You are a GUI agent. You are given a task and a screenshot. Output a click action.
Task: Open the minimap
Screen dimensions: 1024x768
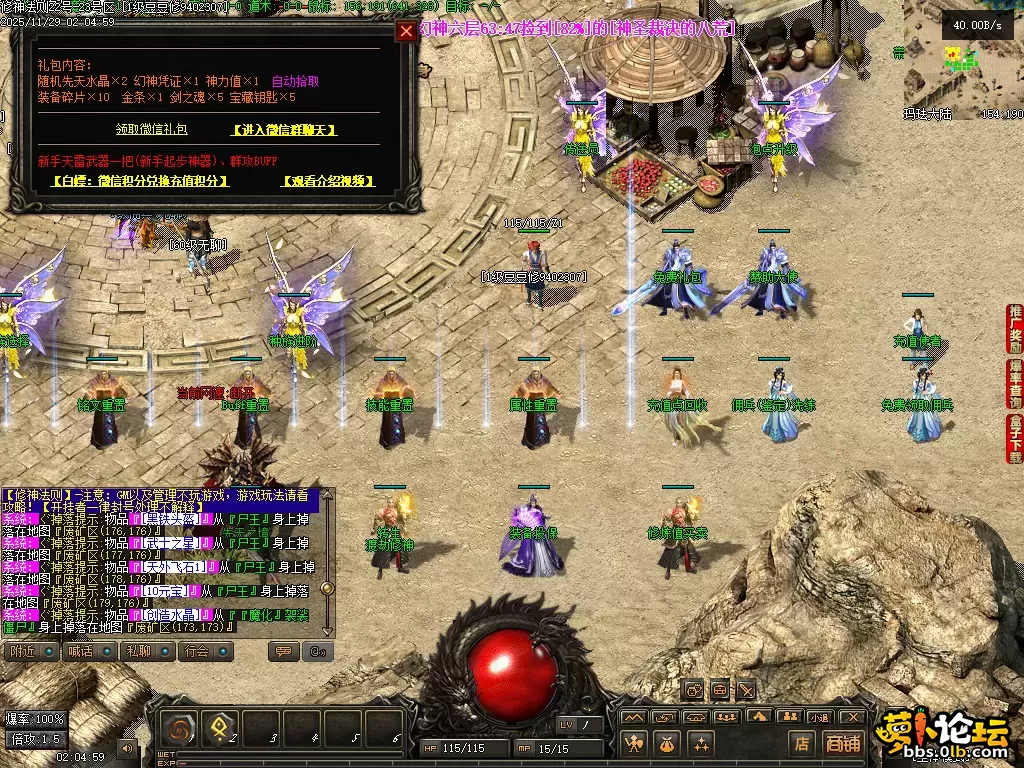[x=962, y=62]
